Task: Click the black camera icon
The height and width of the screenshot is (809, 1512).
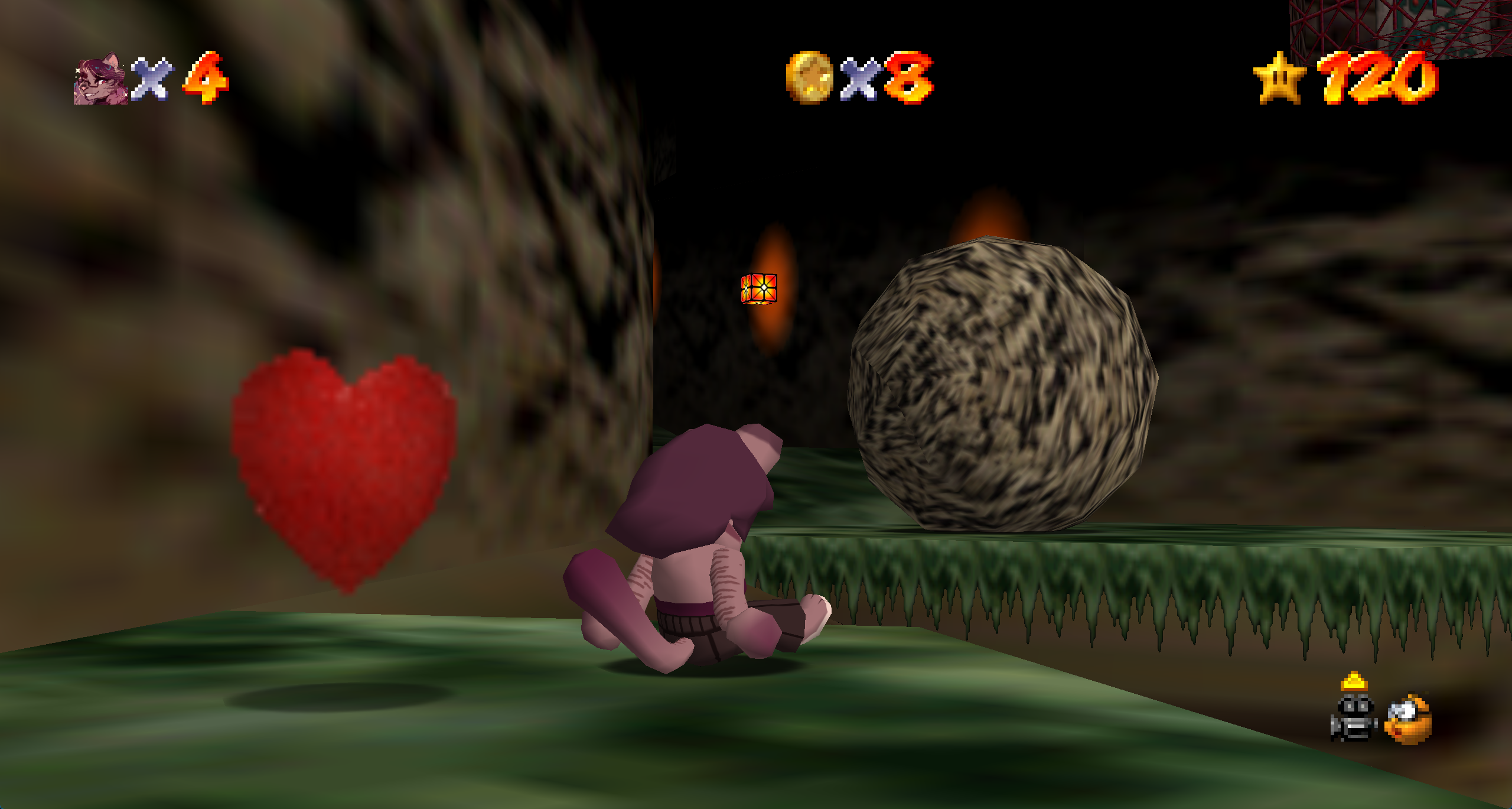Action: (x=1354, y=719)
